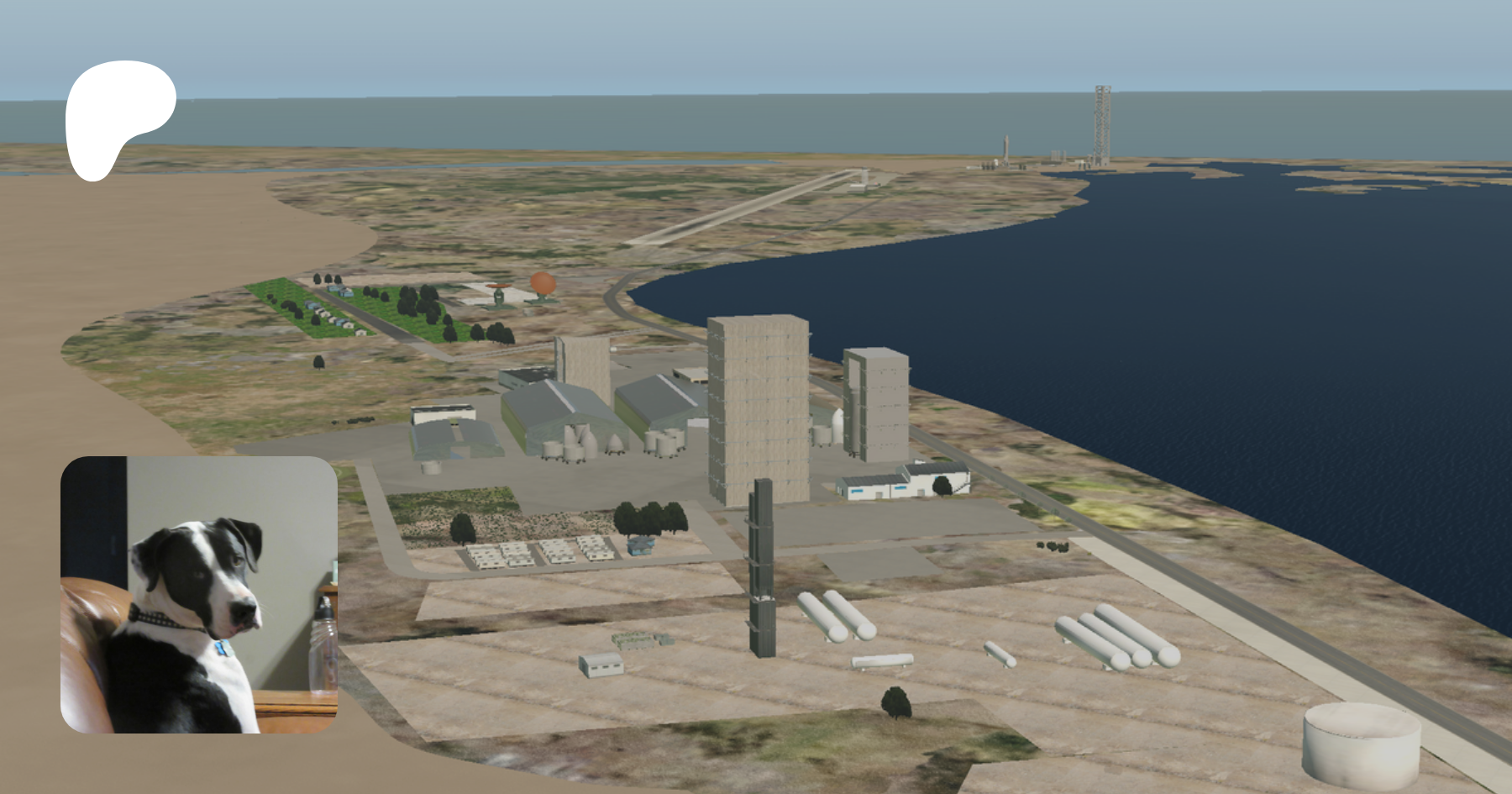Screen dimensions: 1512x794
Task: Open the dog profile picture thumbnail
Action: 199,595
